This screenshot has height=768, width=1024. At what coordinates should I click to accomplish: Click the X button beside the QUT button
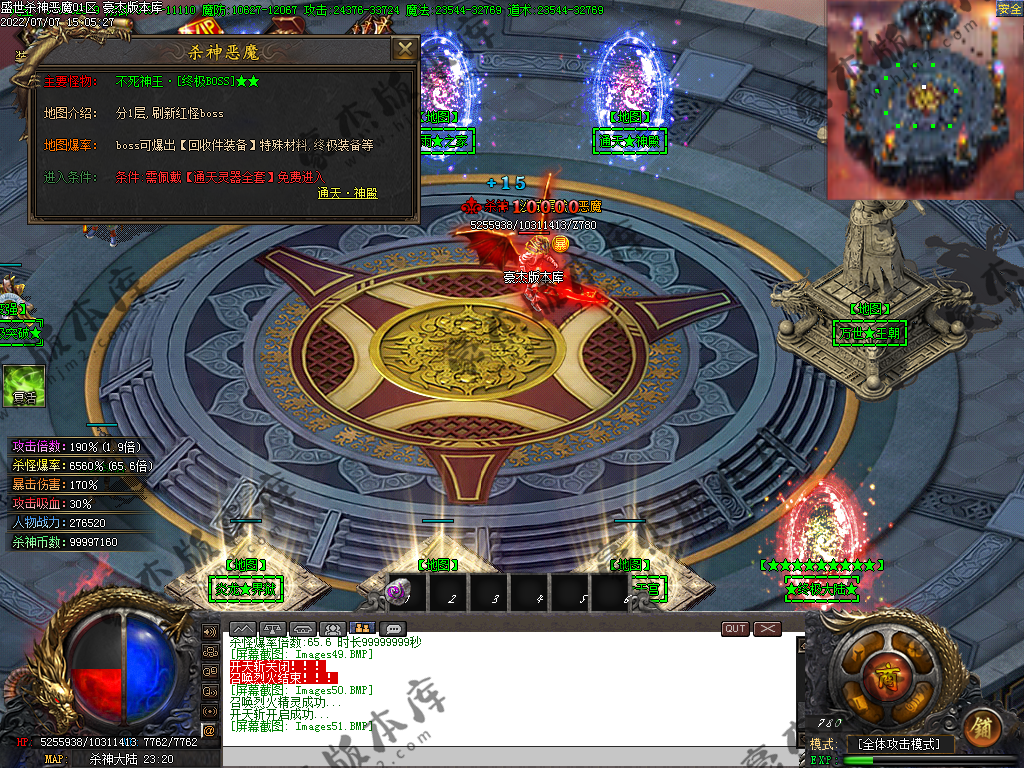coord(767,629)
